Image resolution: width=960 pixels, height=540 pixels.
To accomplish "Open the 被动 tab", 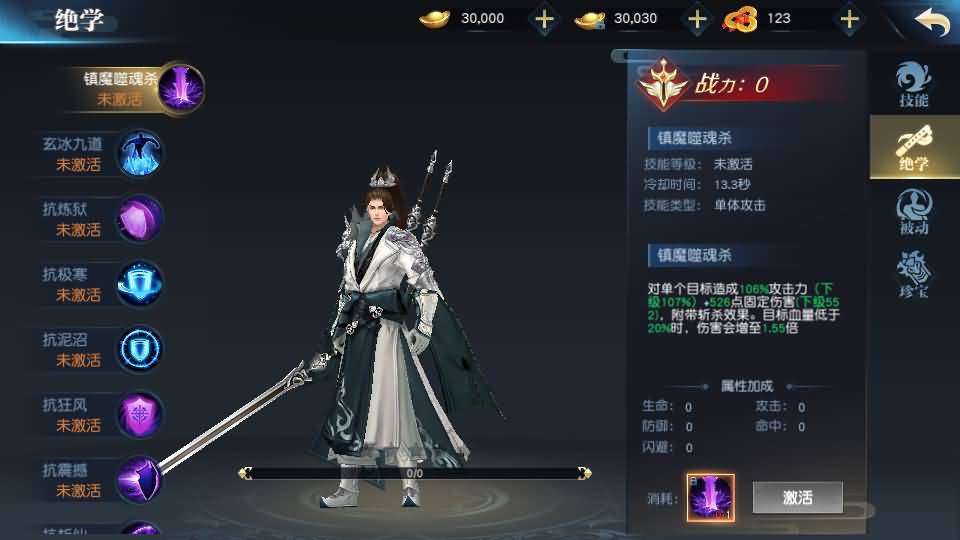I will pyautogui.click(x=913, y=212).
